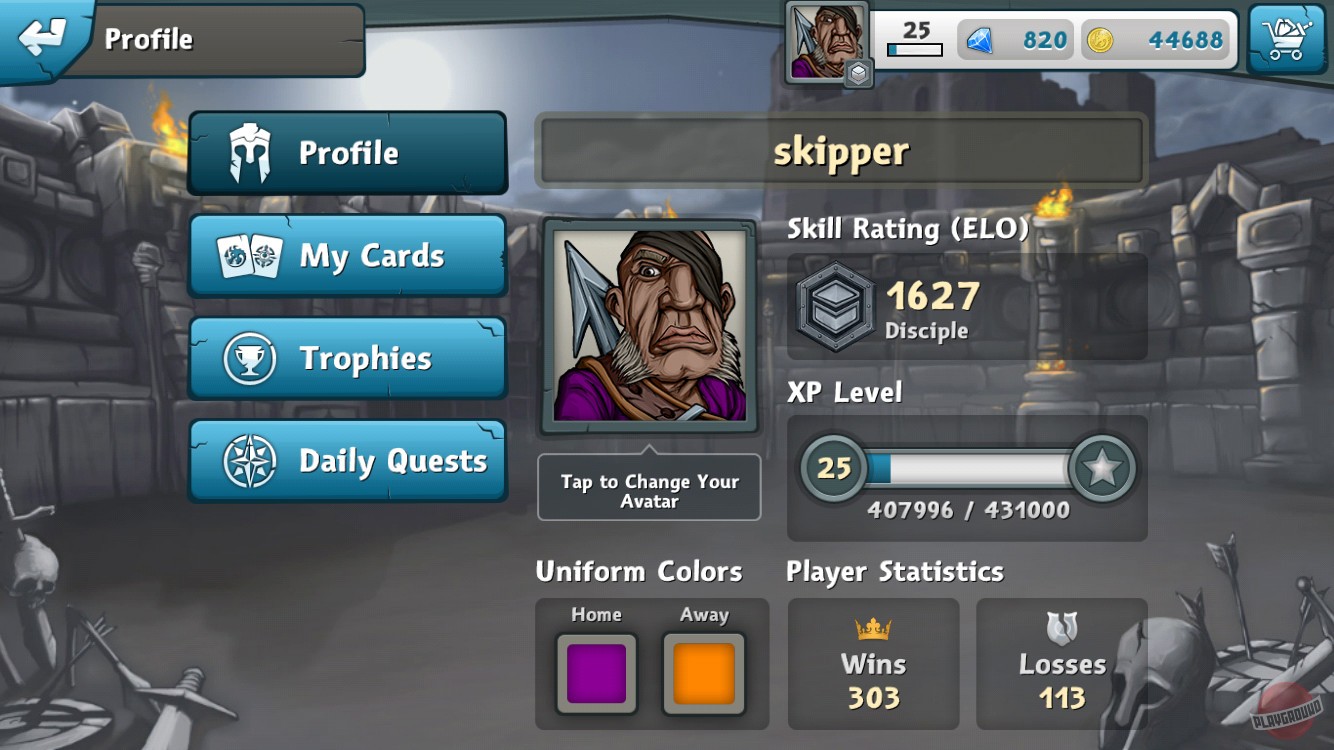Switch to the My Cards section
This screenshot has width=1334, height=750.
(347, 257)
